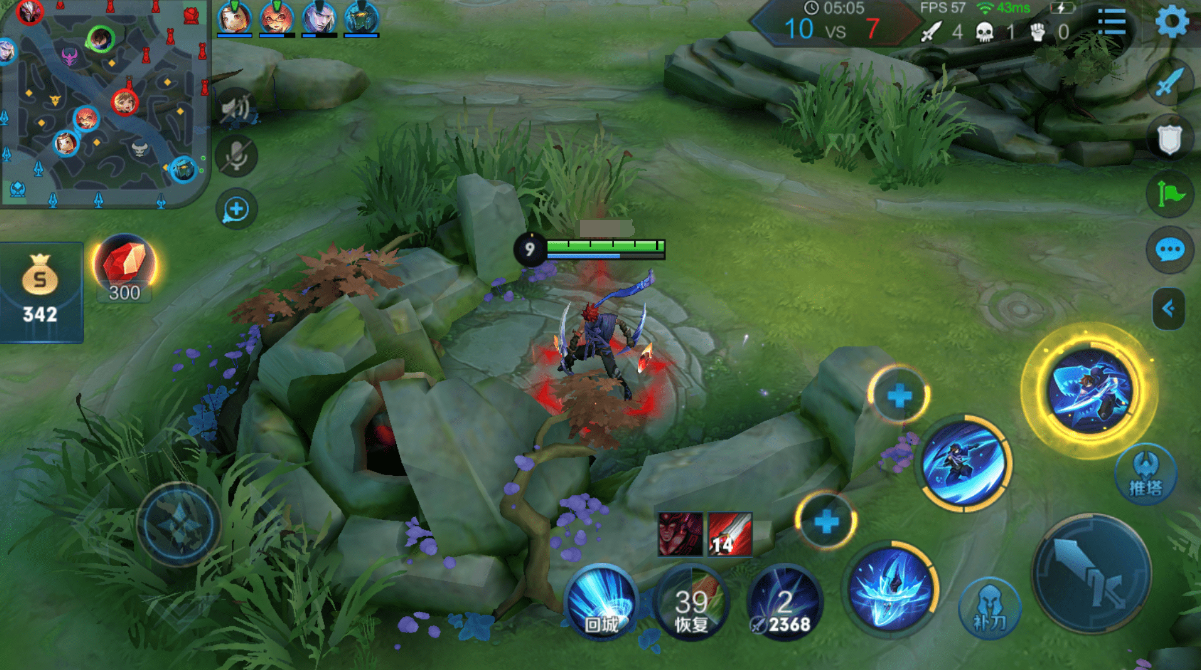This screenshot has width=1201, height=670.
Task: Toggle the microphone button
Action: [x=236, y=156]
